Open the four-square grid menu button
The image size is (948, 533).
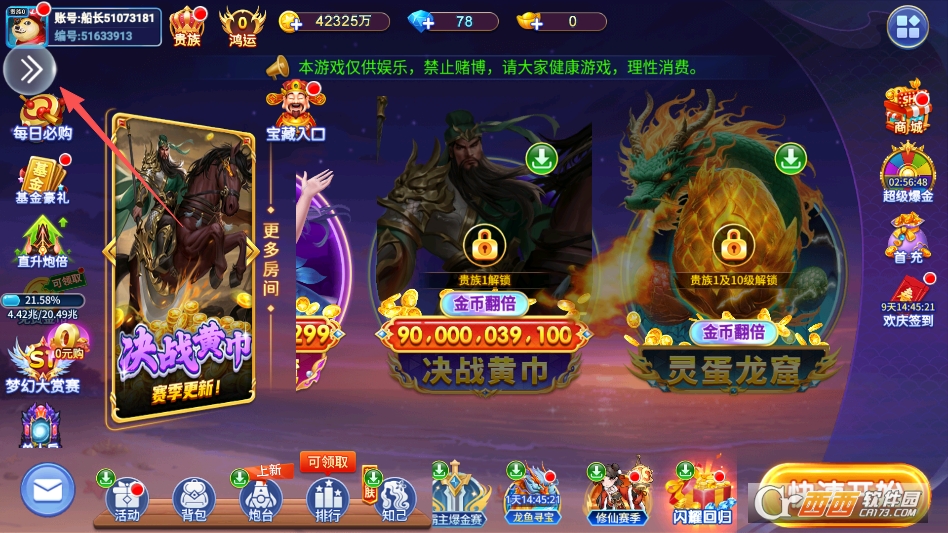(x=908, y=27)
